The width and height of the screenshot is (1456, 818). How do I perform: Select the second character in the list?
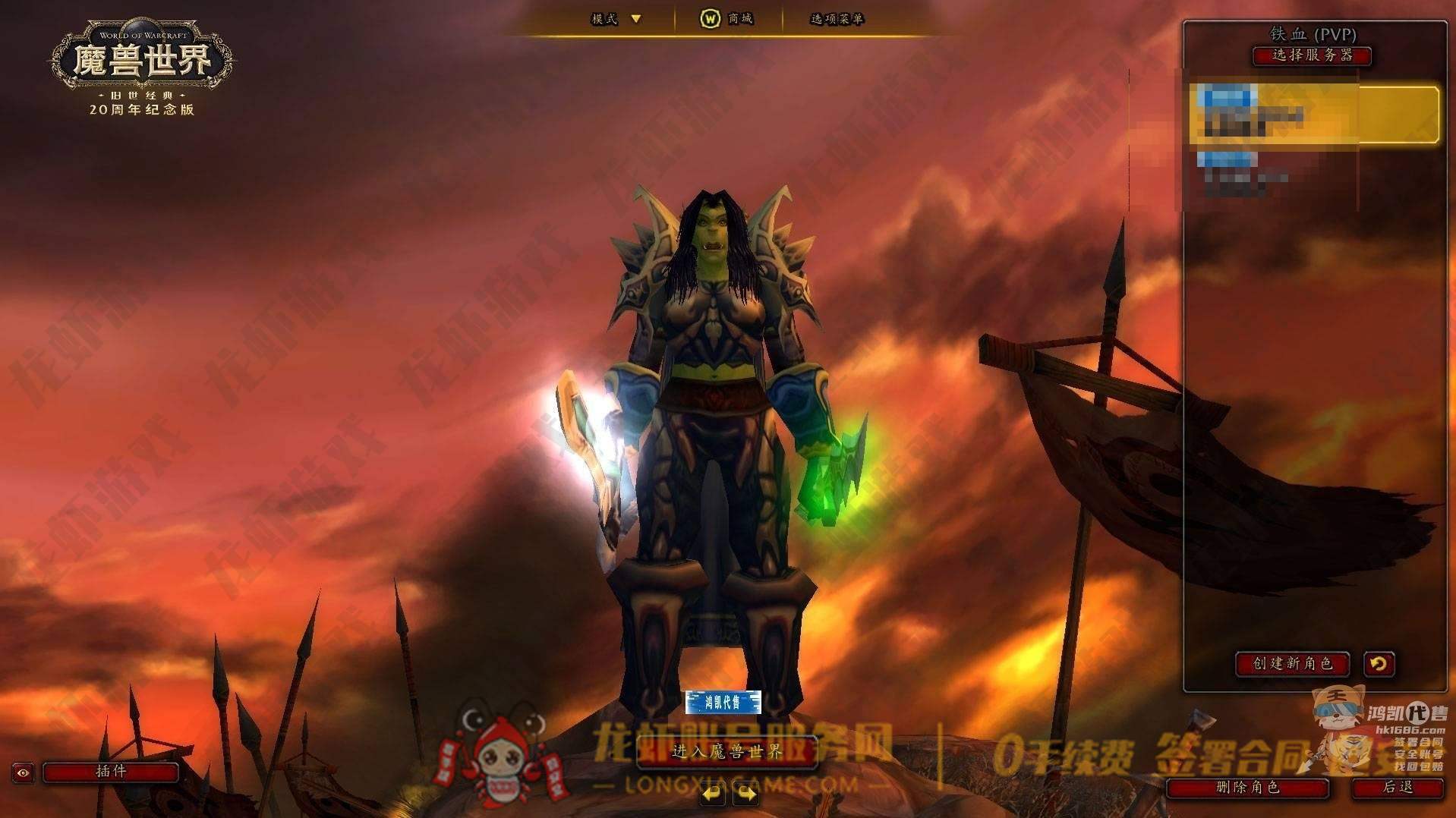click(1275, 171)
